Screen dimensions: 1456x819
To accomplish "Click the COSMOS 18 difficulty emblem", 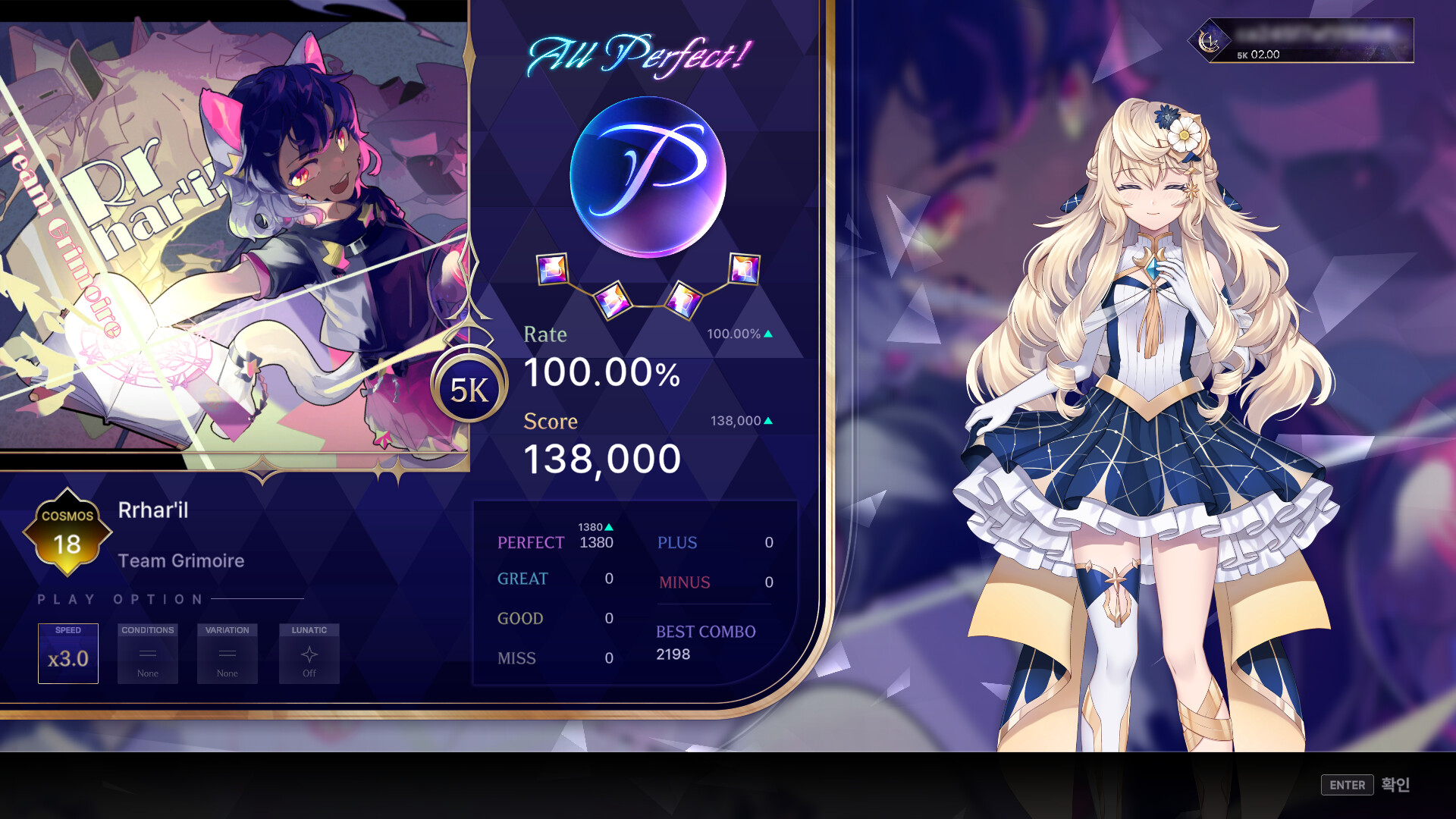I will pos(67,531).
